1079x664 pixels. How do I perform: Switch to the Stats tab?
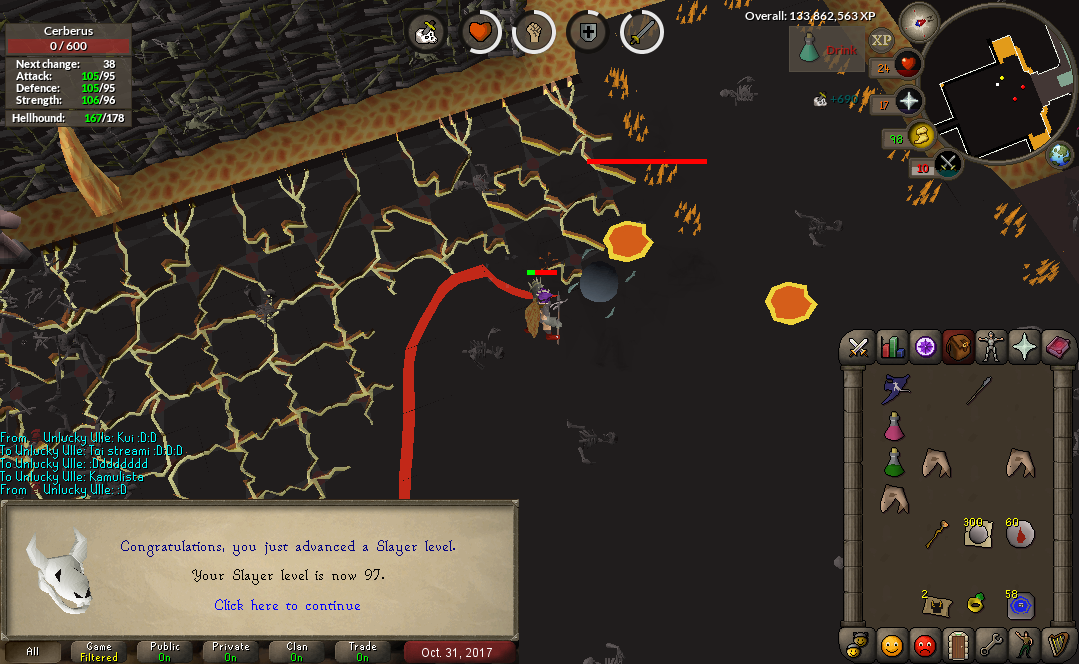pos(891,348)
